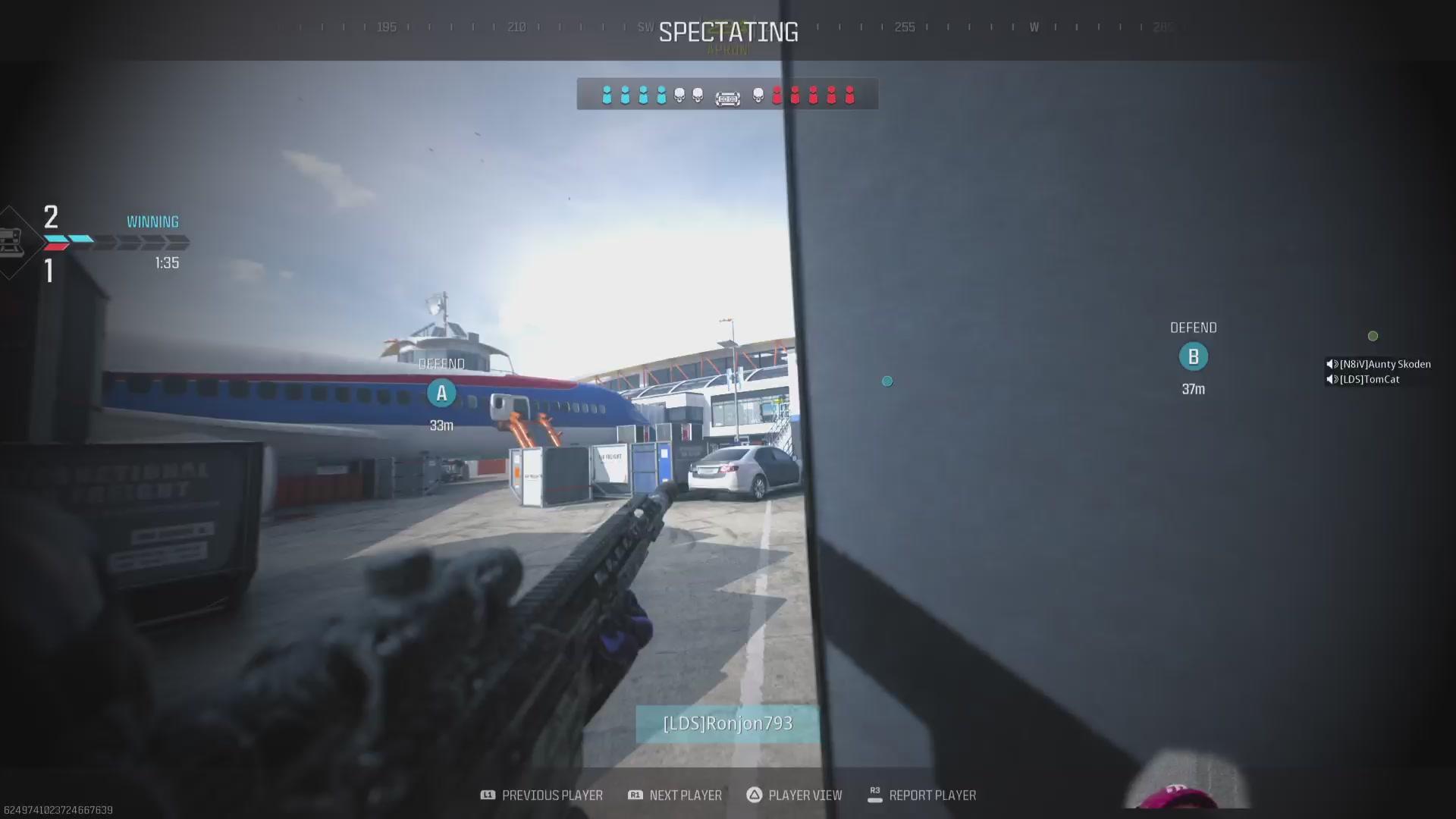Click the SW marker on the compass
Image resolution: width=1456 pixels, height=819 pixels.
click(645, 27)
